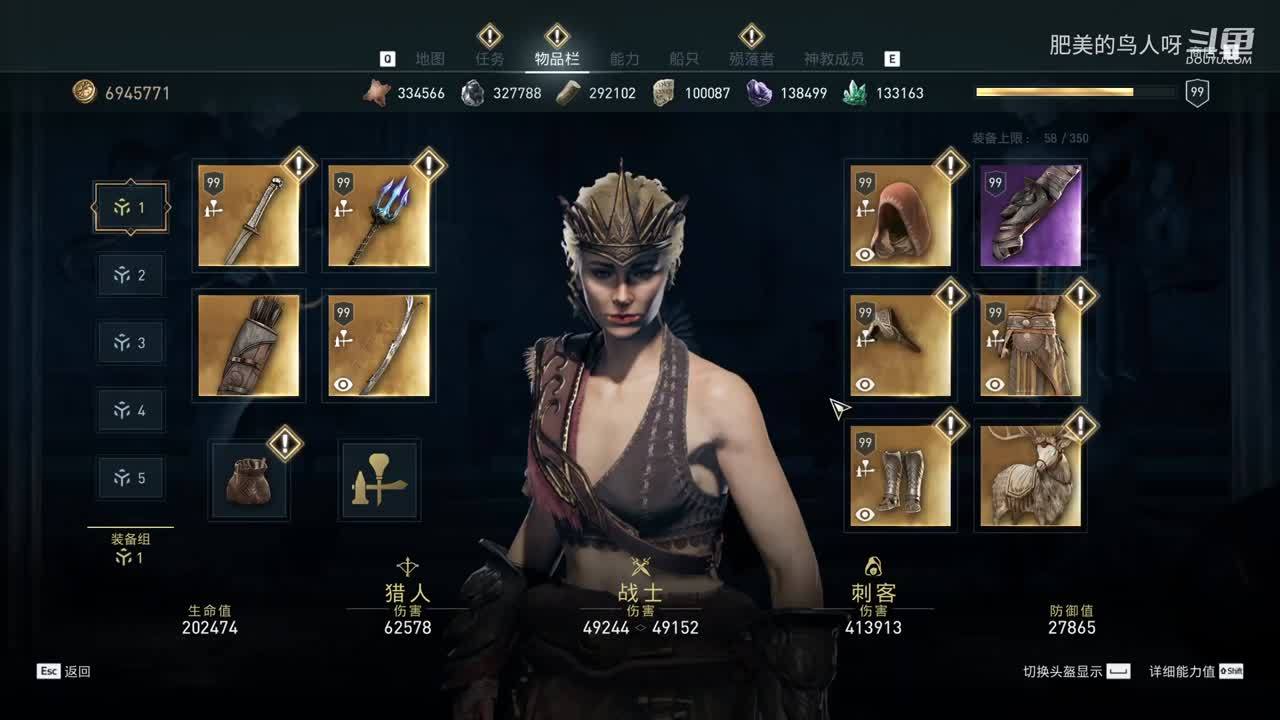1280x720 pixels.
Task: Open the mount horse slot
Action: point(1031,475)
